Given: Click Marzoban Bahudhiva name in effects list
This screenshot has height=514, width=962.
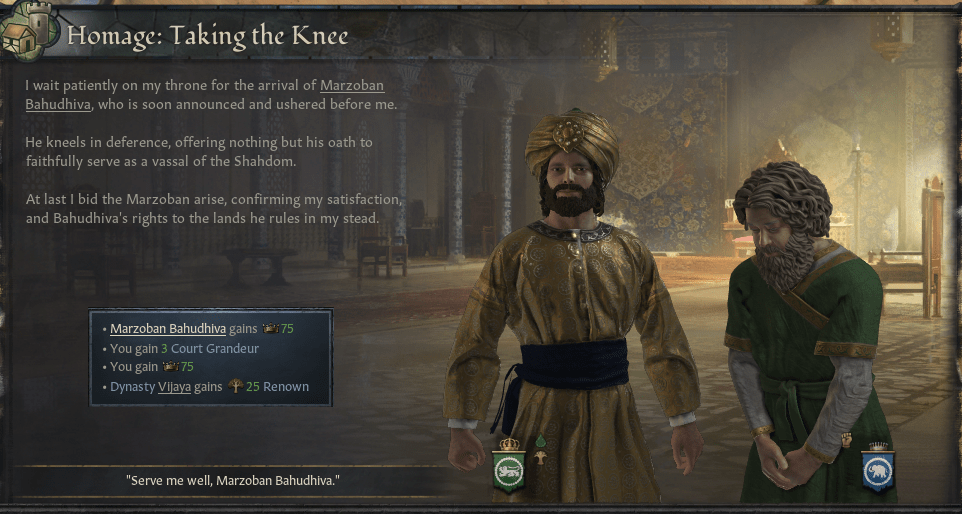Looking at the screenshot, I should (167, 328).
